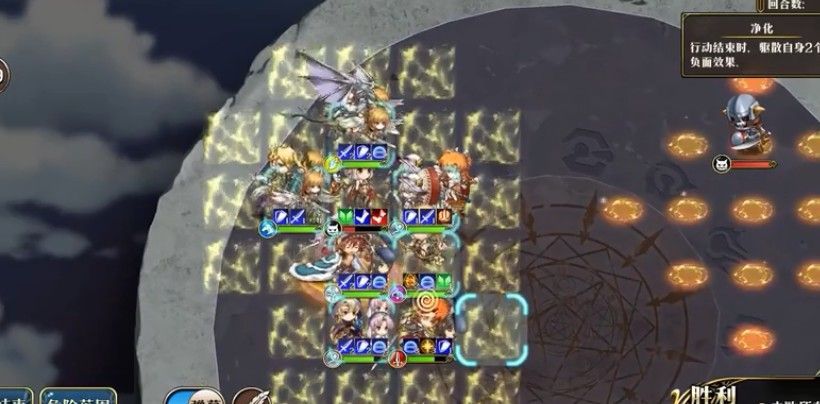Viewport: 820px width, 404px height.
Task: Select the highlighted cyan-bracket grid tile
Action: point(491,328)
